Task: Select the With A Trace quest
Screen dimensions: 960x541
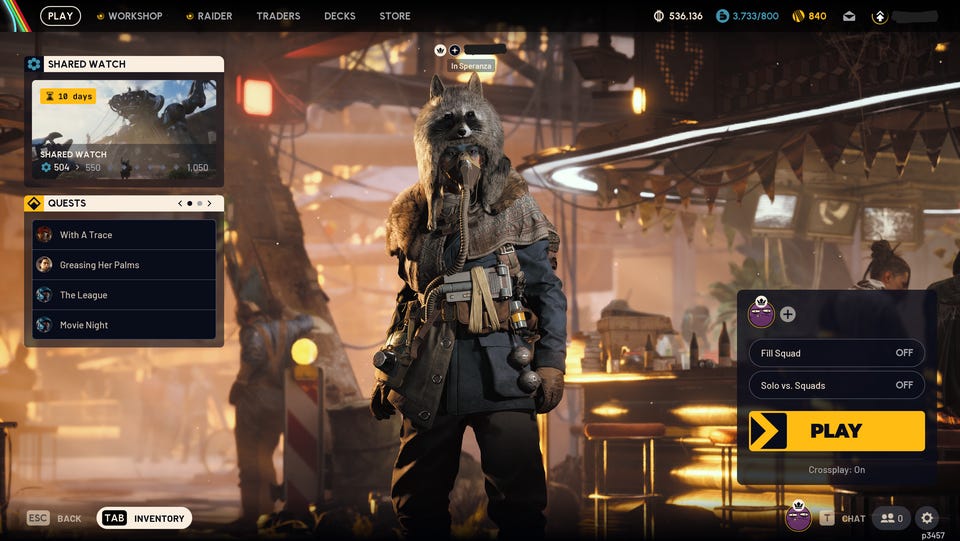Action: coord(124,235)
